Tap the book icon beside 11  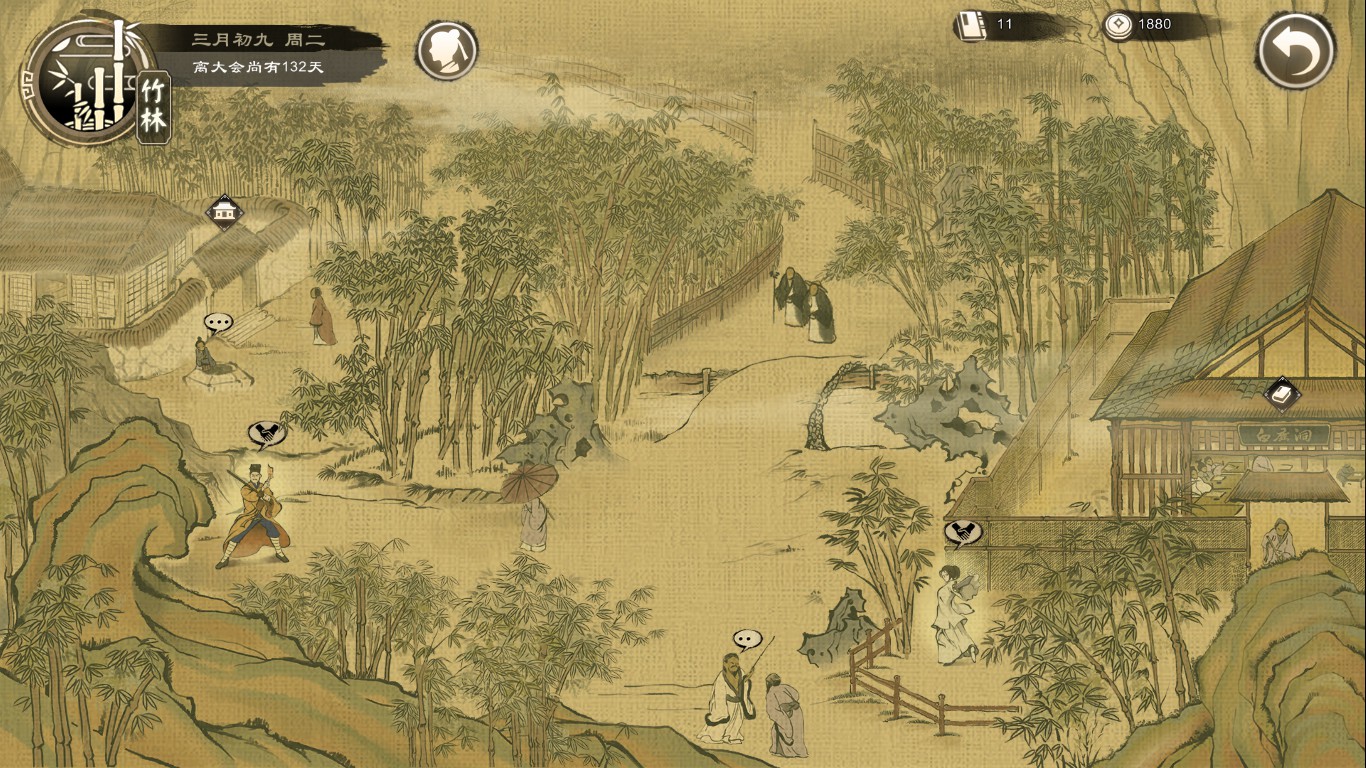(x=969, y=25)
